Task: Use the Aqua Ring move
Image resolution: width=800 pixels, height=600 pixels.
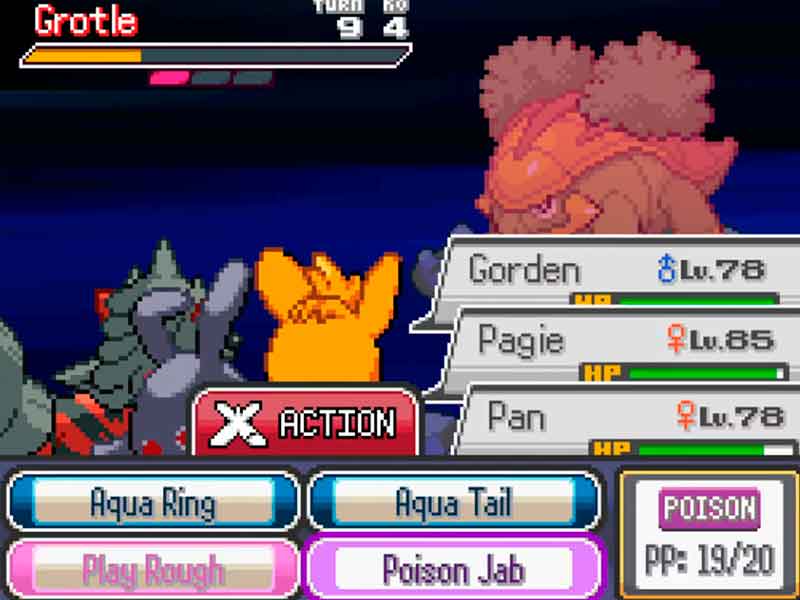Action: (152, 500)
